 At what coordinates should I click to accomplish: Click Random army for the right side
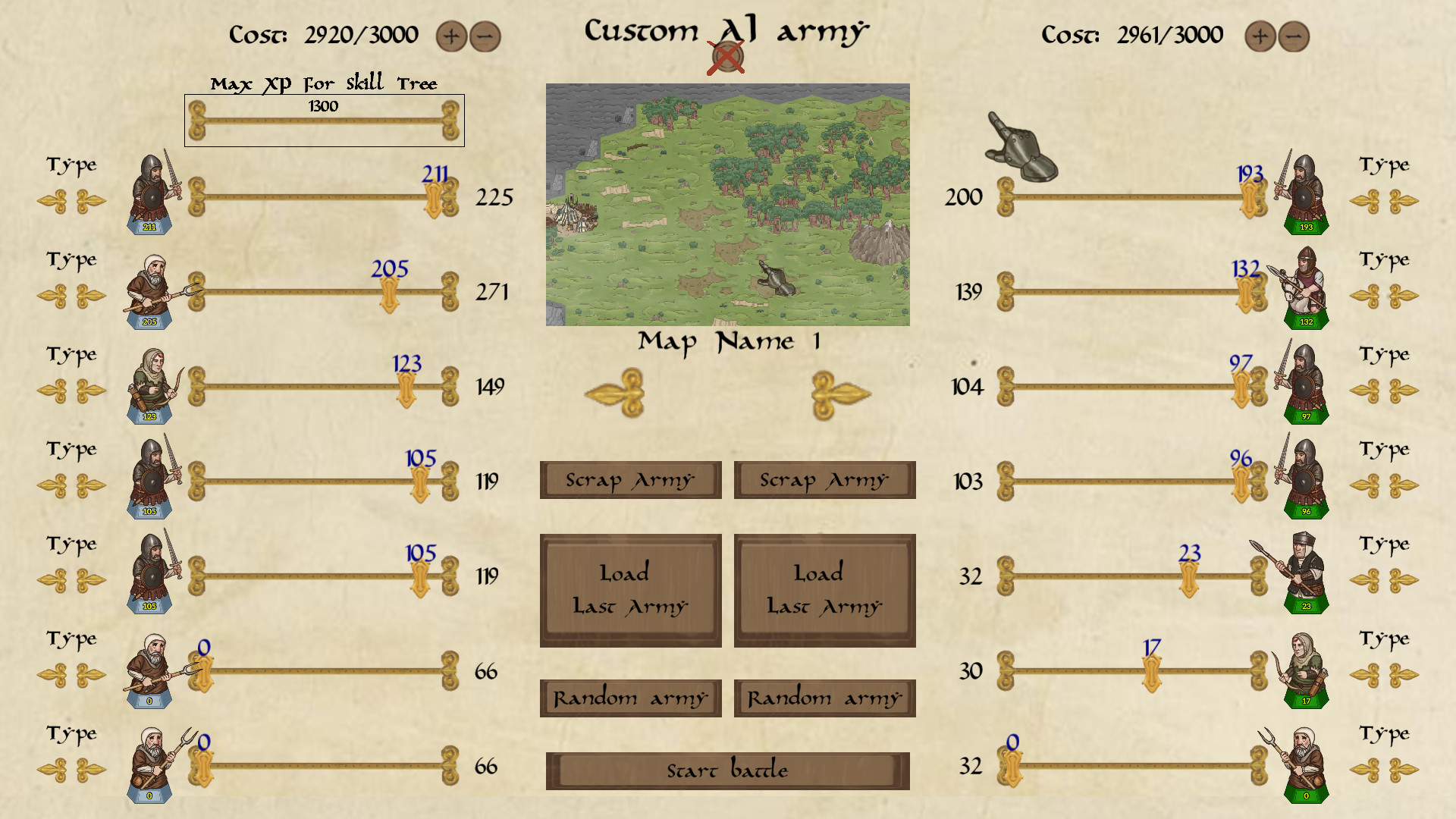(x=824, y=697)
